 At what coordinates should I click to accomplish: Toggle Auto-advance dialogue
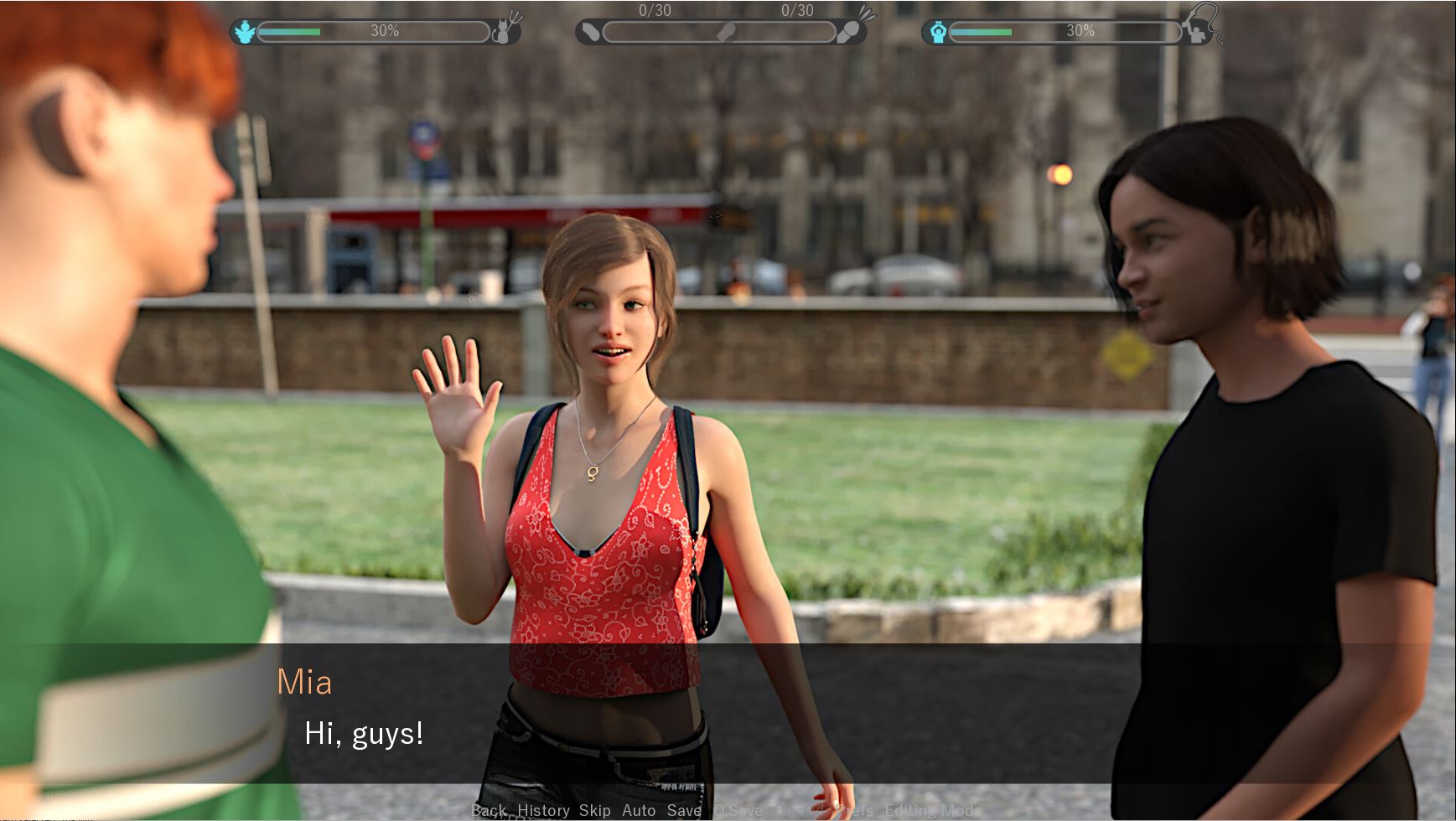(639, 810)
